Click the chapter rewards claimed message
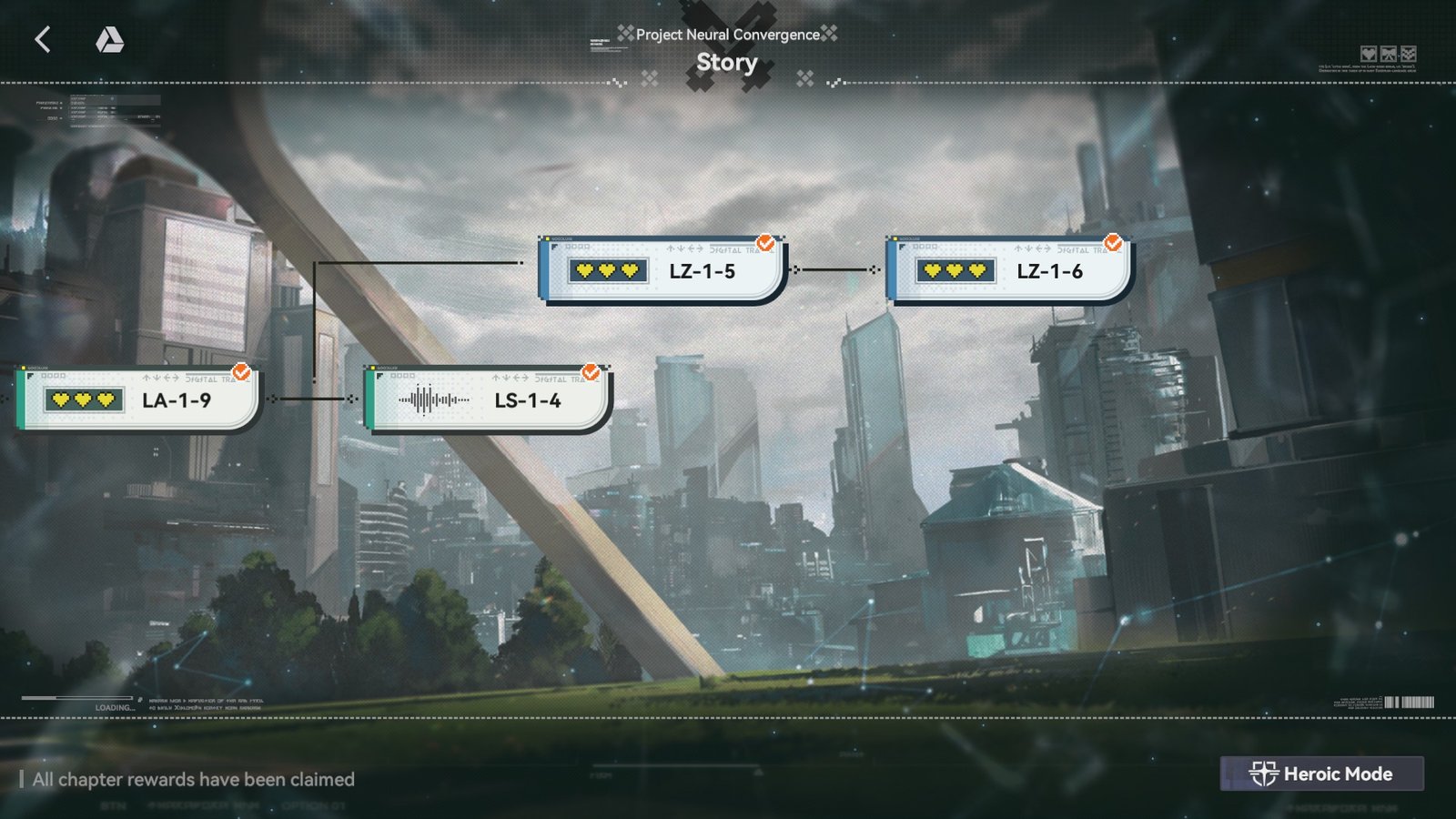This screenshot has height=819, width=1456. point(193,780)
